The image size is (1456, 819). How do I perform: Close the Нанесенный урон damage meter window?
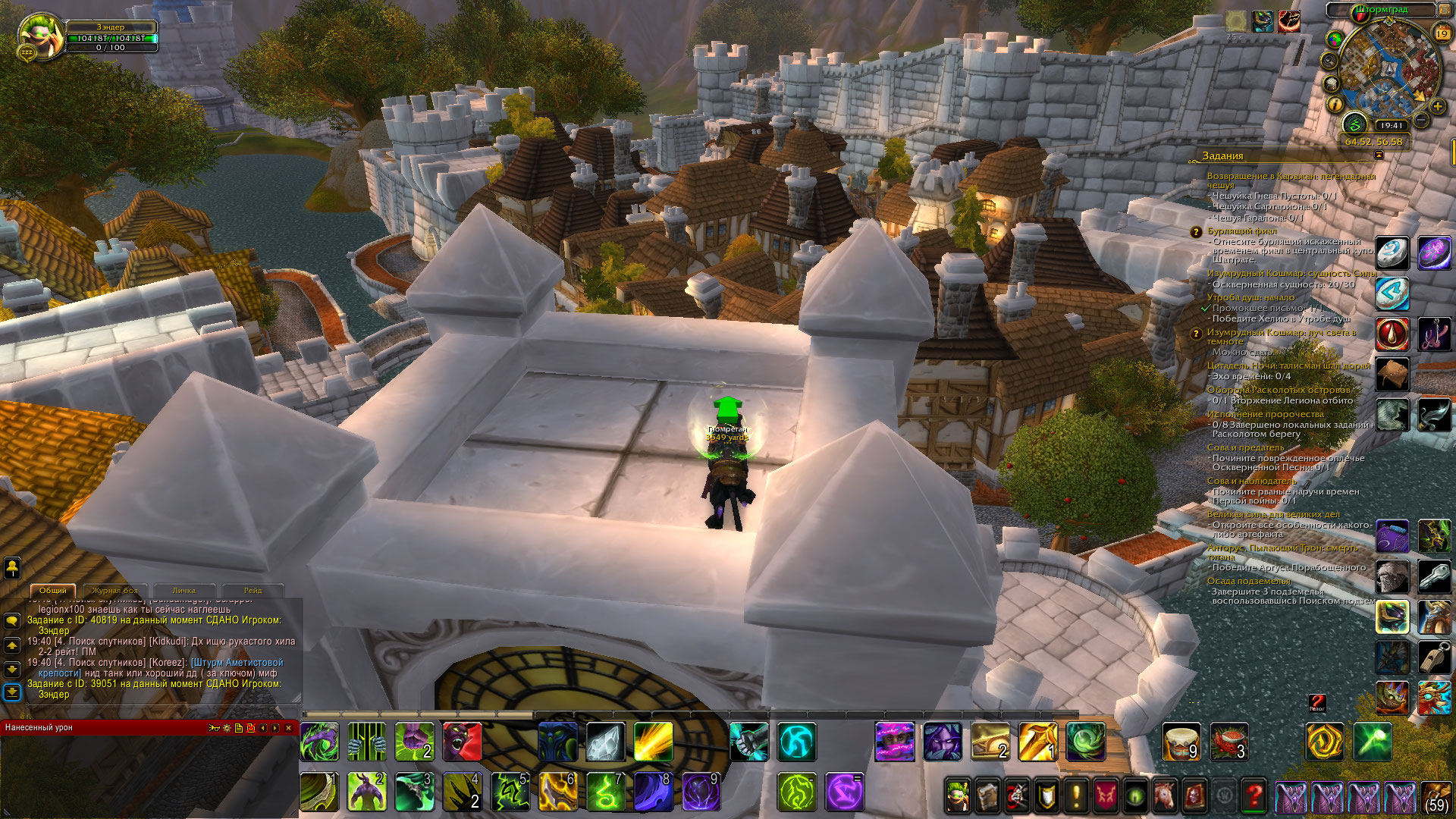tap(288, 728)
